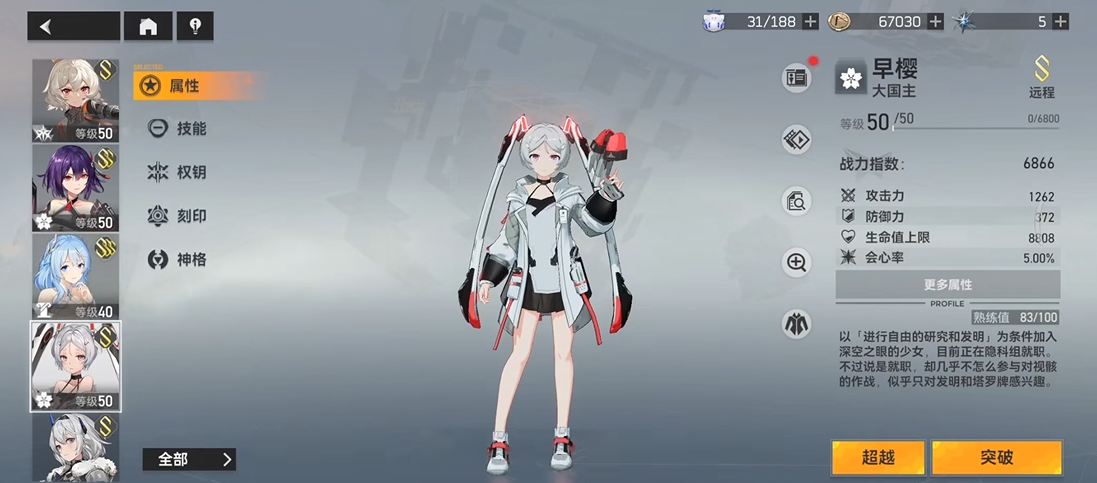Open the 超越 menu

pos(878,458)
